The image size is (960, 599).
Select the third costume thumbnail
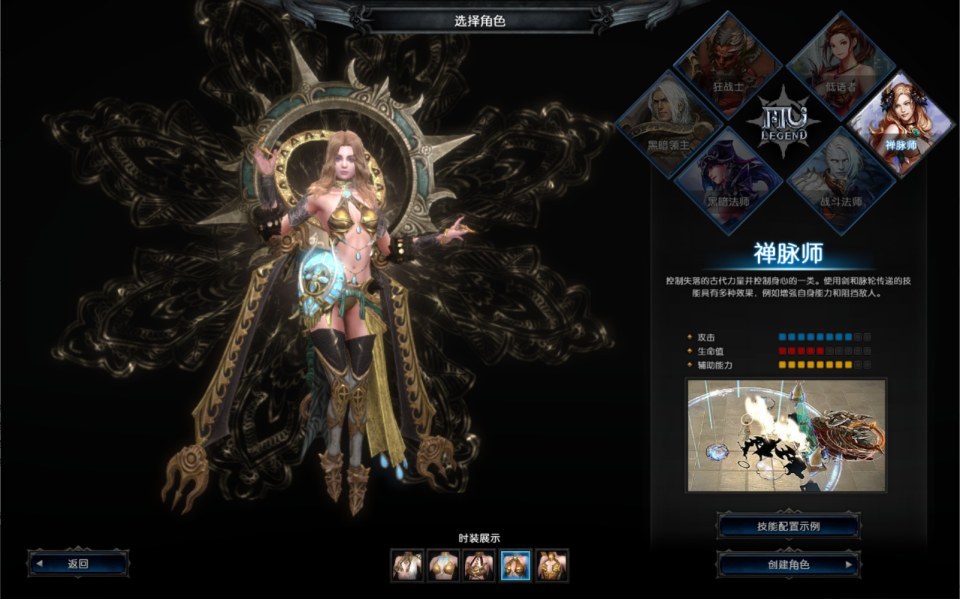[480, 566]
